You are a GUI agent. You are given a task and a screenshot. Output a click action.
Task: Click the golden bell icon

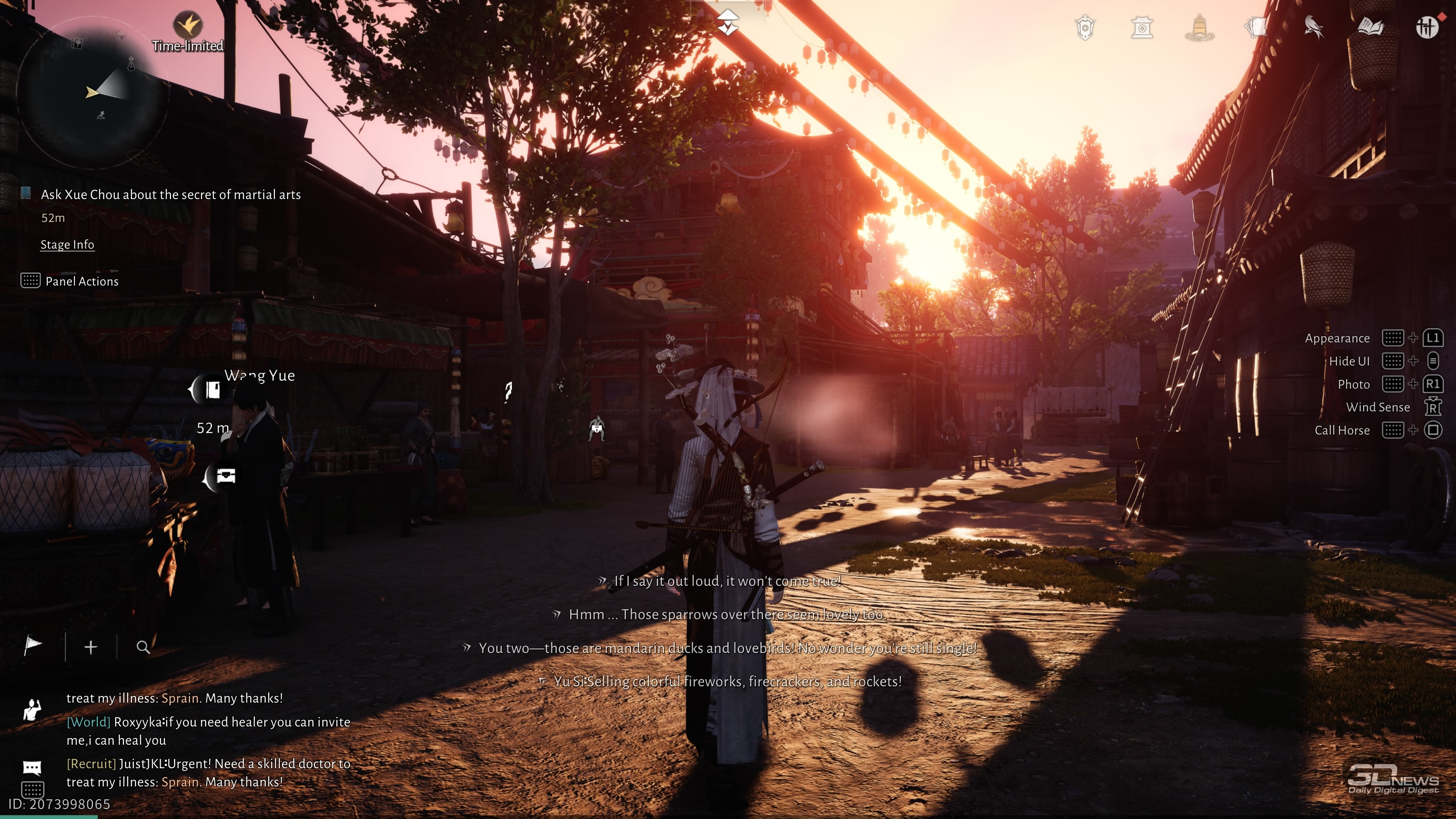[x=1199, y=28]
